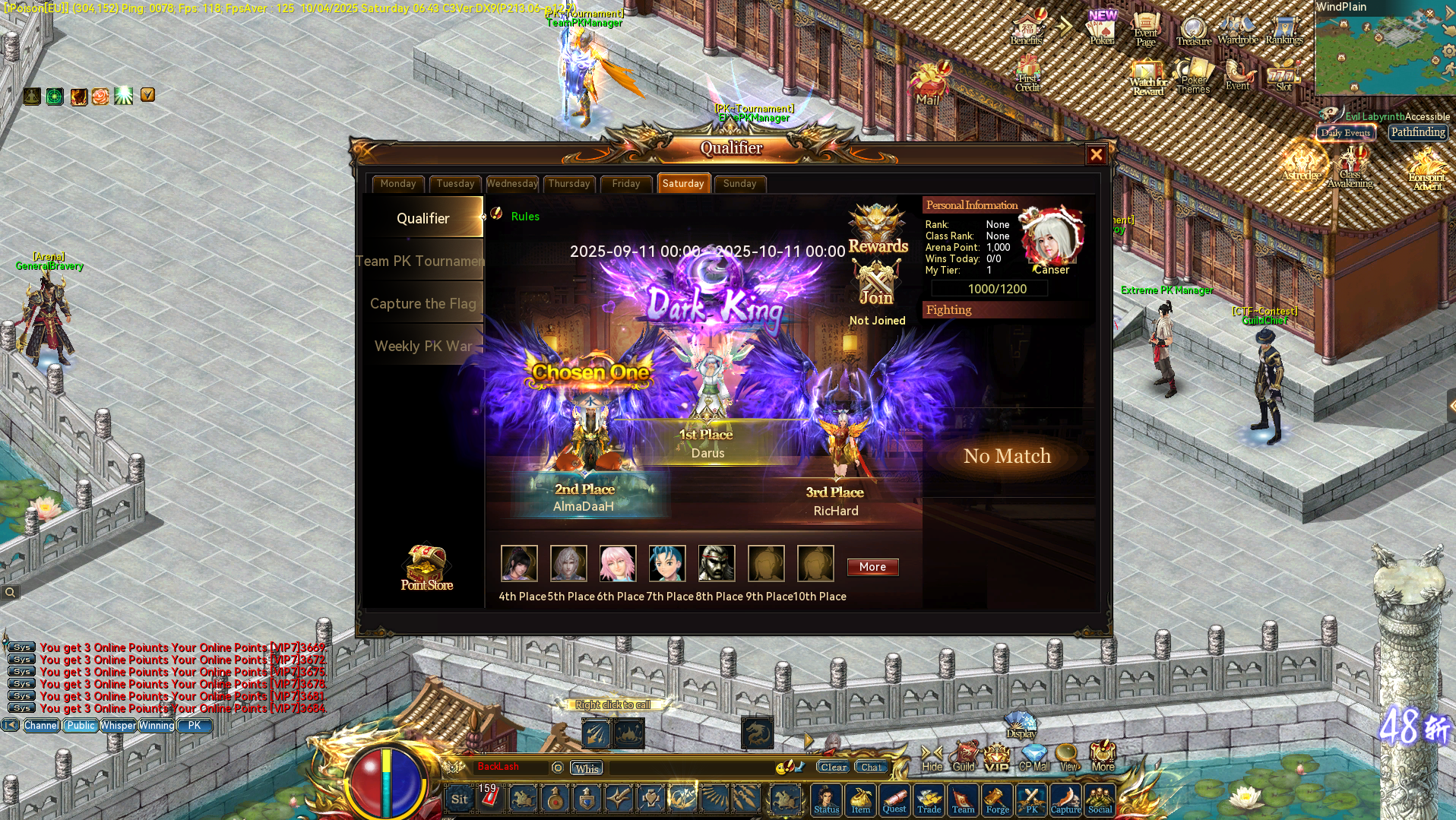Open the Team PK Tournament tab
This screenshot has height=820, width=1456.
click(421, 261)
